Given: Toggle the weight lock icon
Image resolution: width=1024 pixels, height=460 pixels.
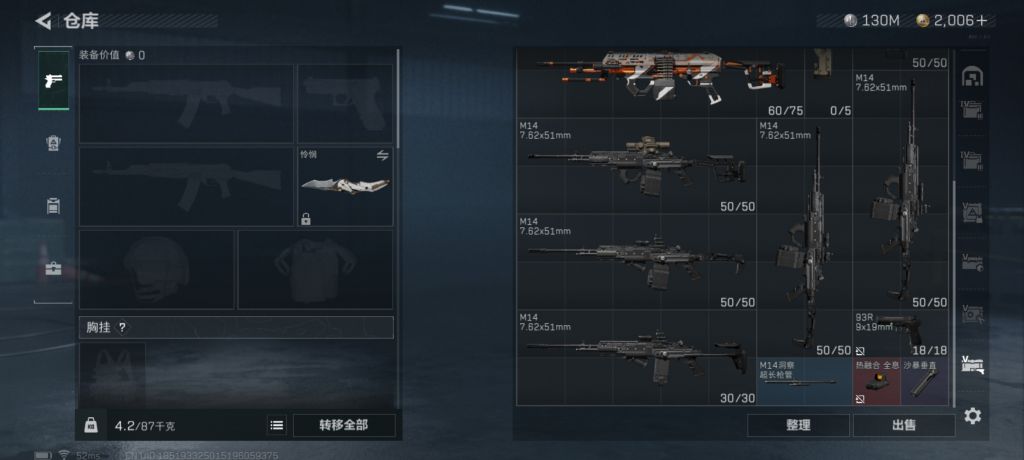Looking at the screenshot, I should pyautogui.click(x=91, y=425).
